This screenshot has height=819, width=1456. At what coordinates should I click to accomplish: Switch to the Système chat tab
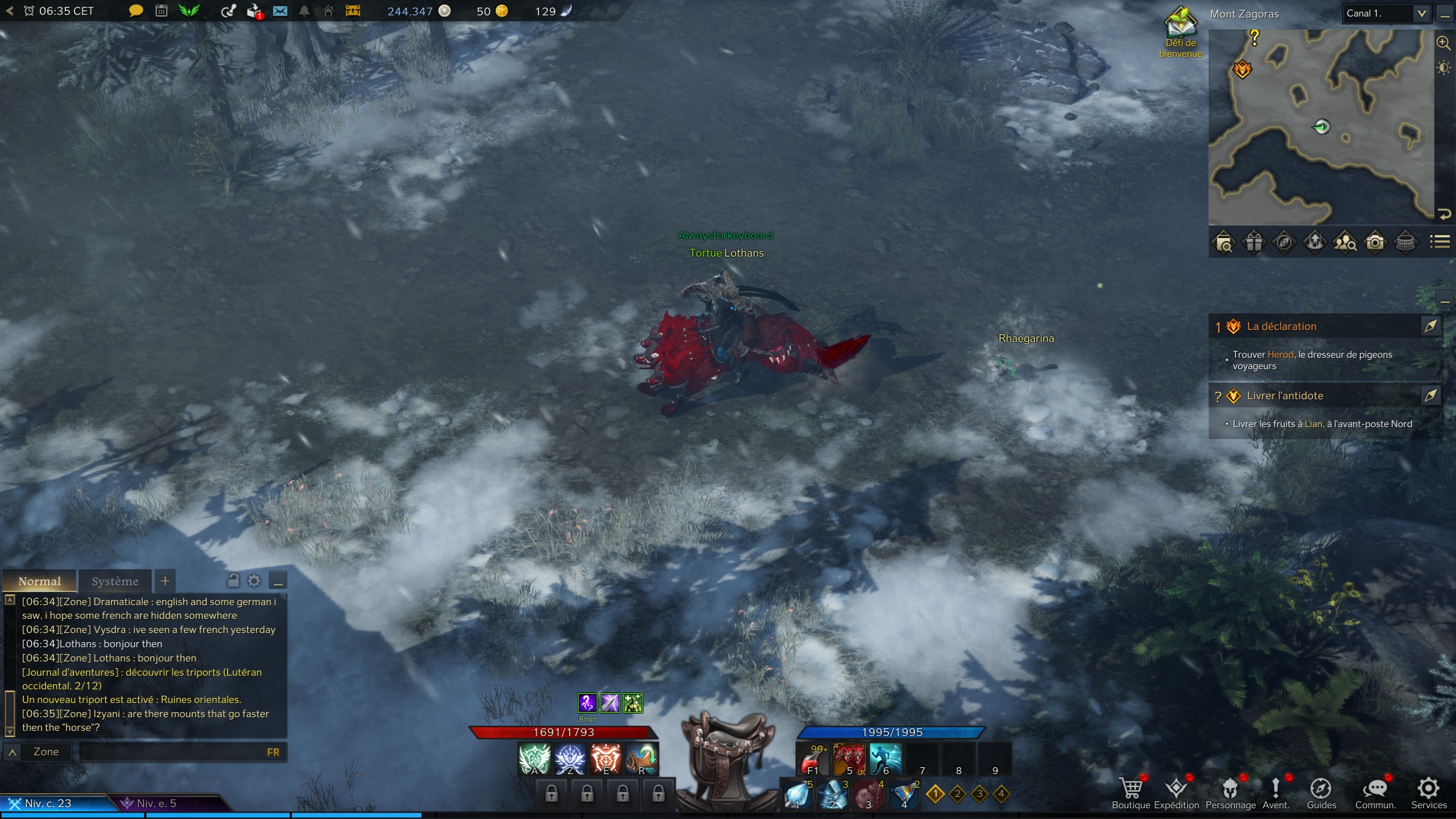pos(115,581)
